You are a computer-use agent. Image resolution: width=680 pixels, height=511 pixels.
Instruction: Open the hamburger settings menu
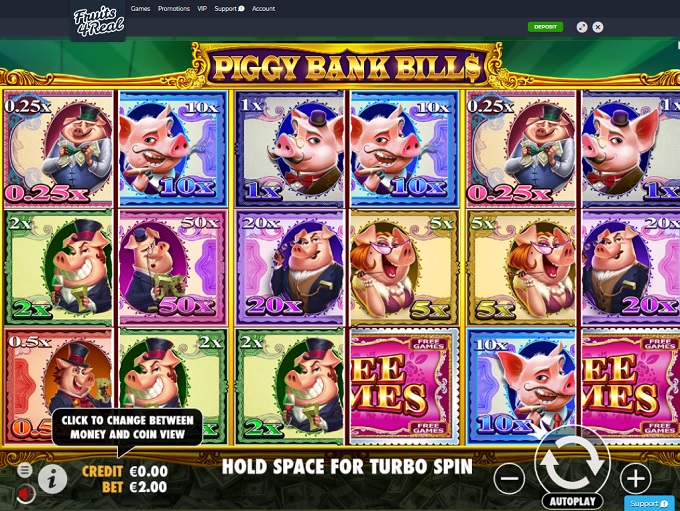[25, 469]
